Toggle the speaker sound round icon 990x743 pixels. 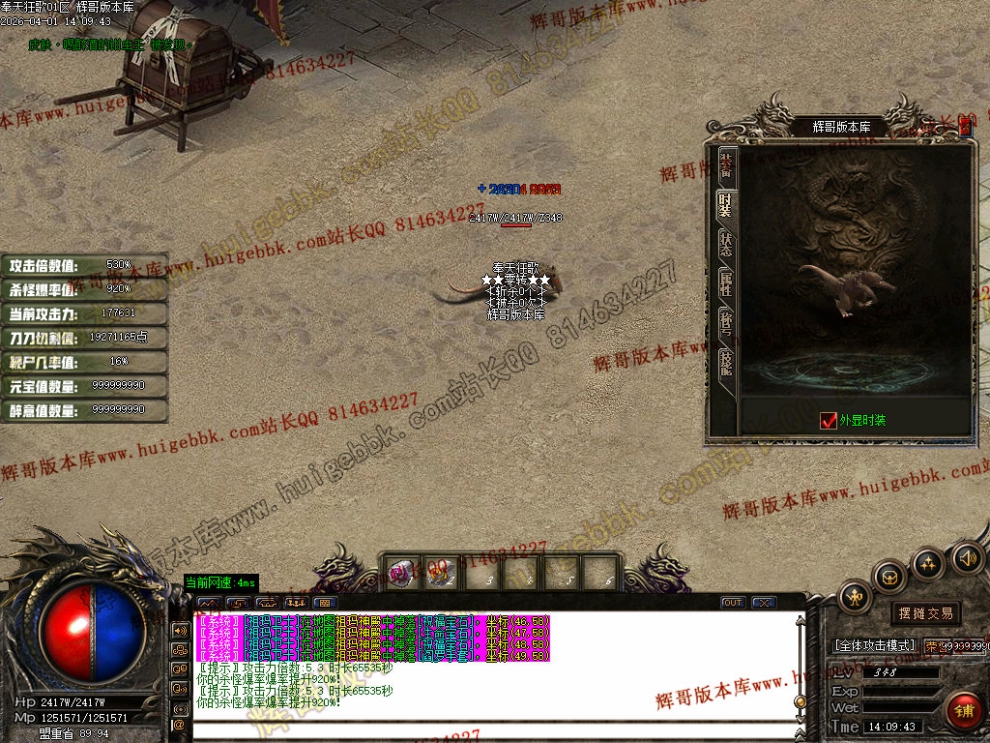click(967, 556)
